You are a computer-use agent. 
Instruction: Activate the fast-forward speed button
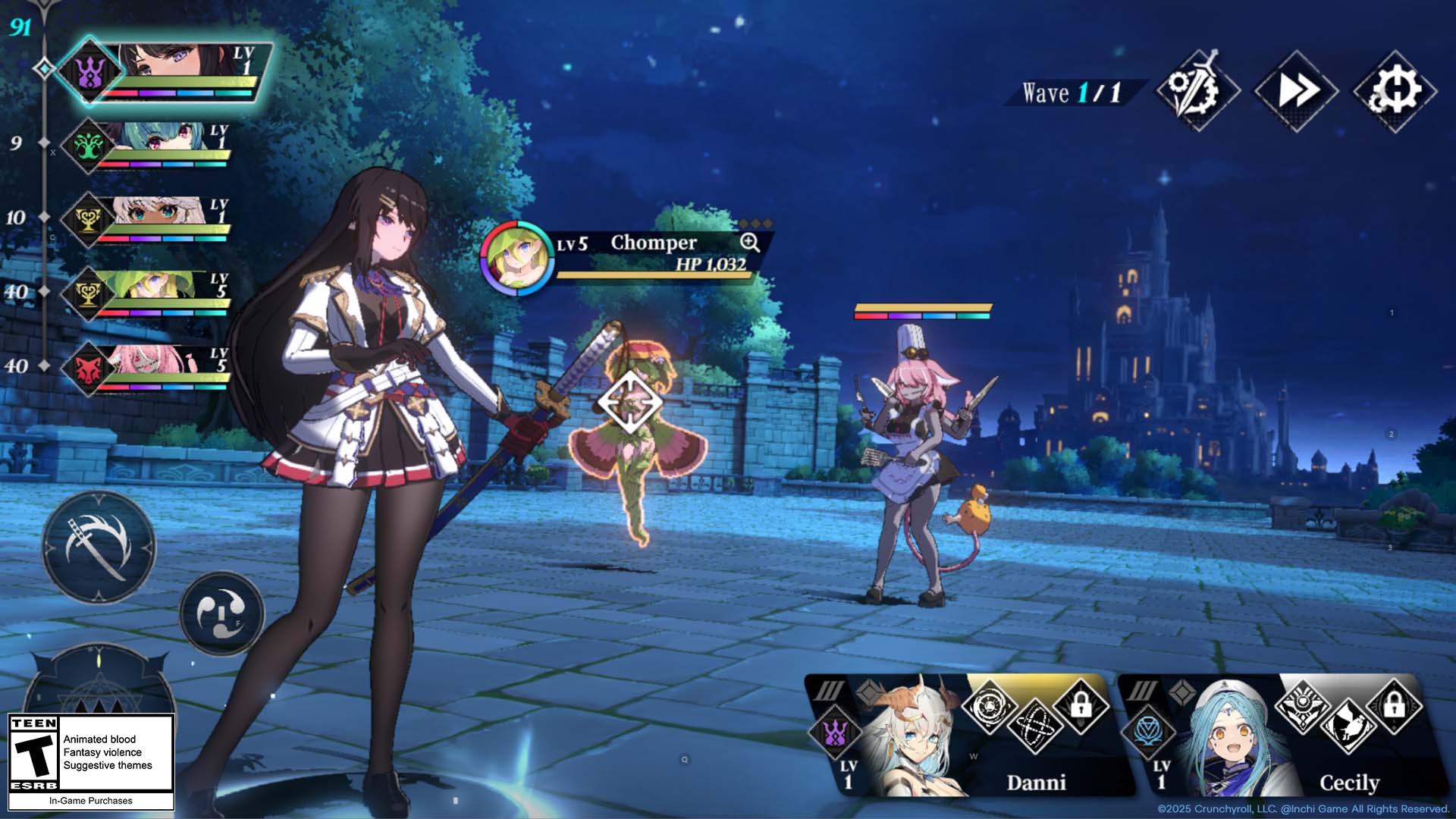1296,91
